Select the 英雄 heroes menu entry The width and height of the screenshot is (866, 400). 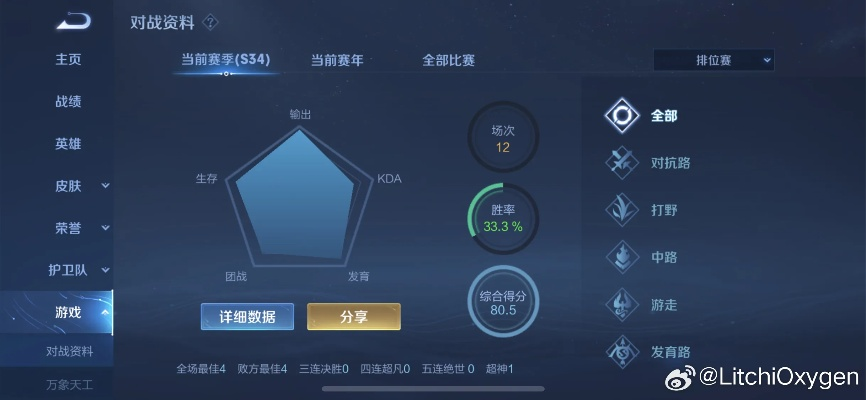pos(68,143)
